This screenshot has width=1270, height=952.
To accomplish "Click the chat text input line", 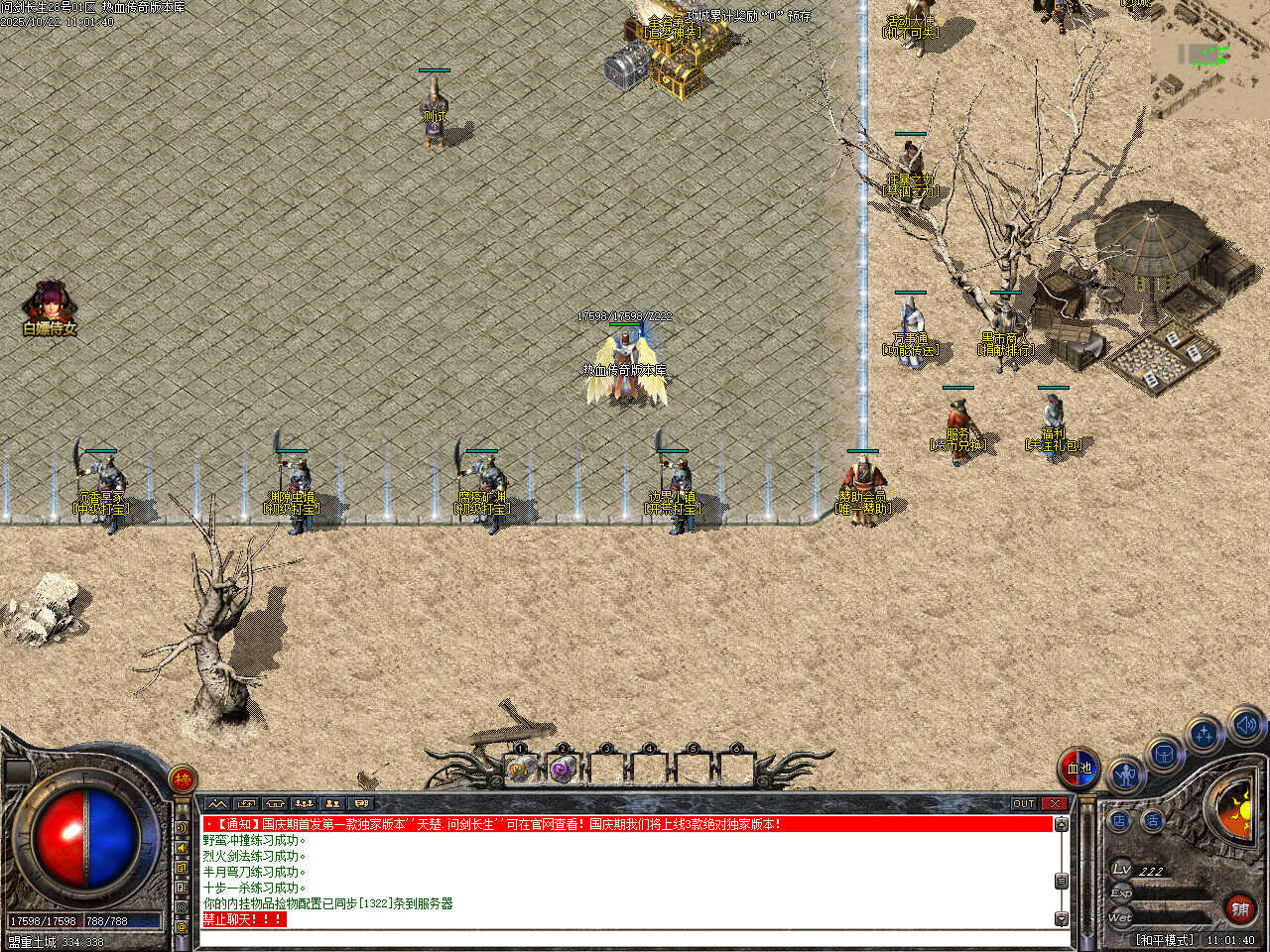I will pyautogui.click(x=625, y=937).
